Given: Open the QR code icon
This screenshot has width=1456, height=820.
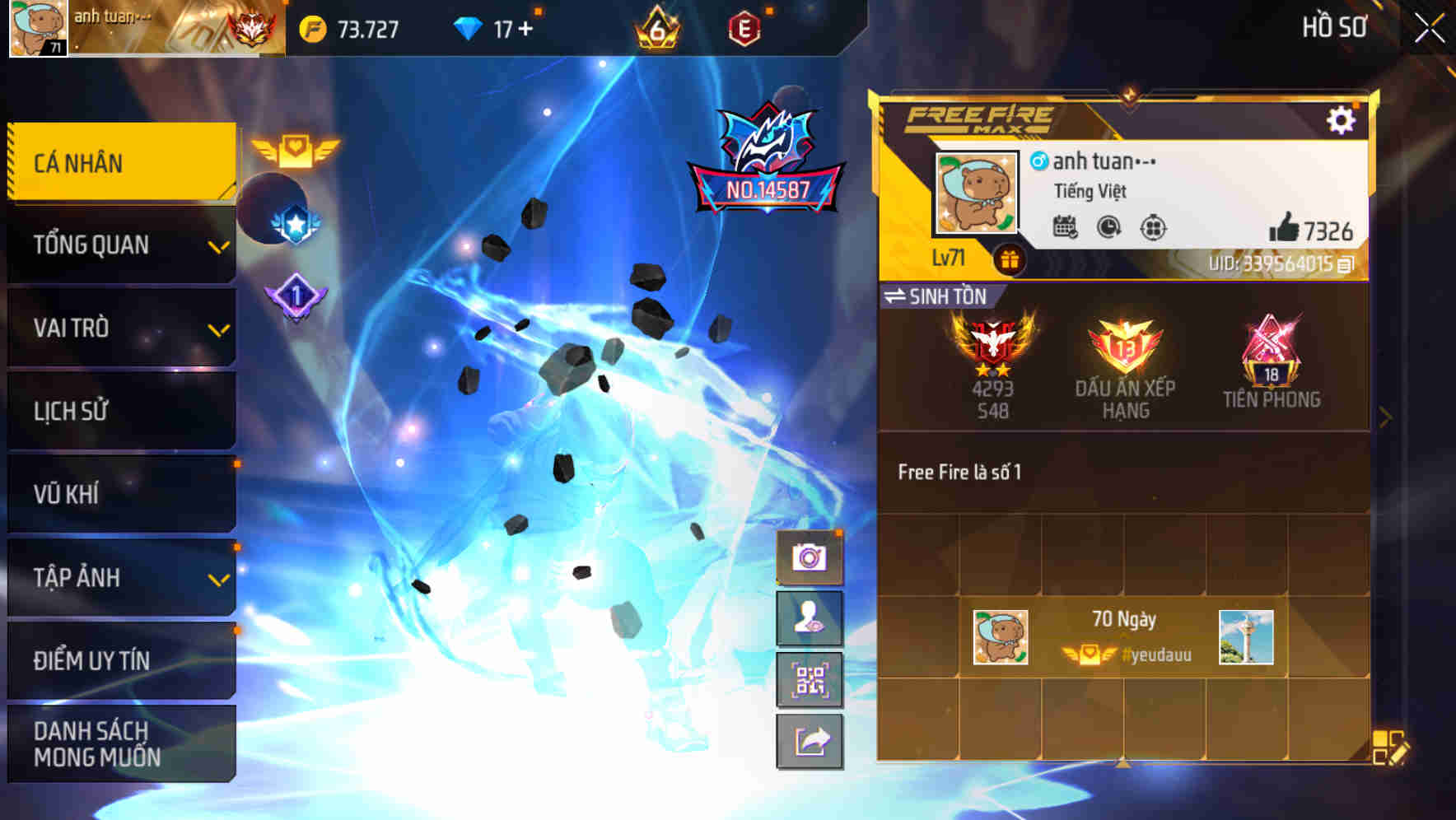Looking at the screenshot, I should click(x=808, y=681).
